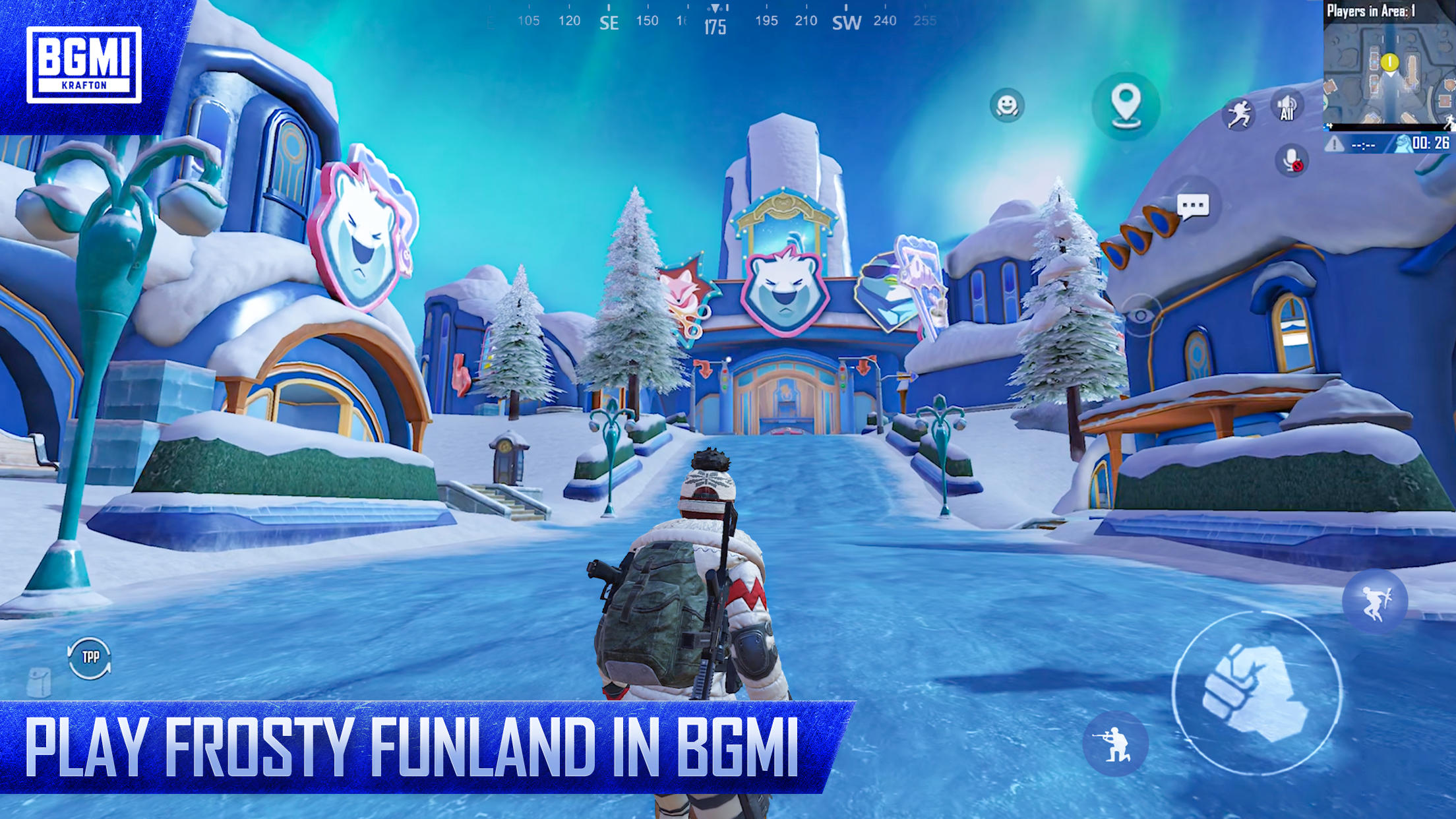Place a marker using the location pin icon

pyautogui.click(x=1129, y=104)
